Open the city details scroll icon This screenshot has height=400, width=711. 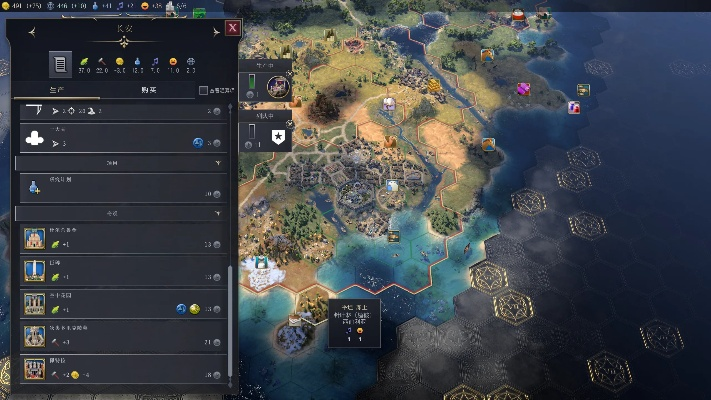pyautogui.click(x=60, y=65)
